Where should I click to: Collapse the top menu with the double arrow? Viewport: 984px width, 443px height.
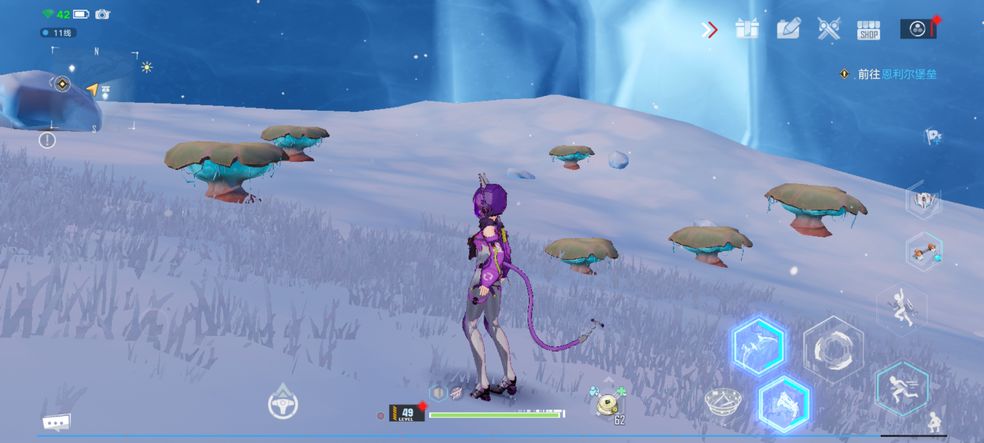click(x=711, y=30)
